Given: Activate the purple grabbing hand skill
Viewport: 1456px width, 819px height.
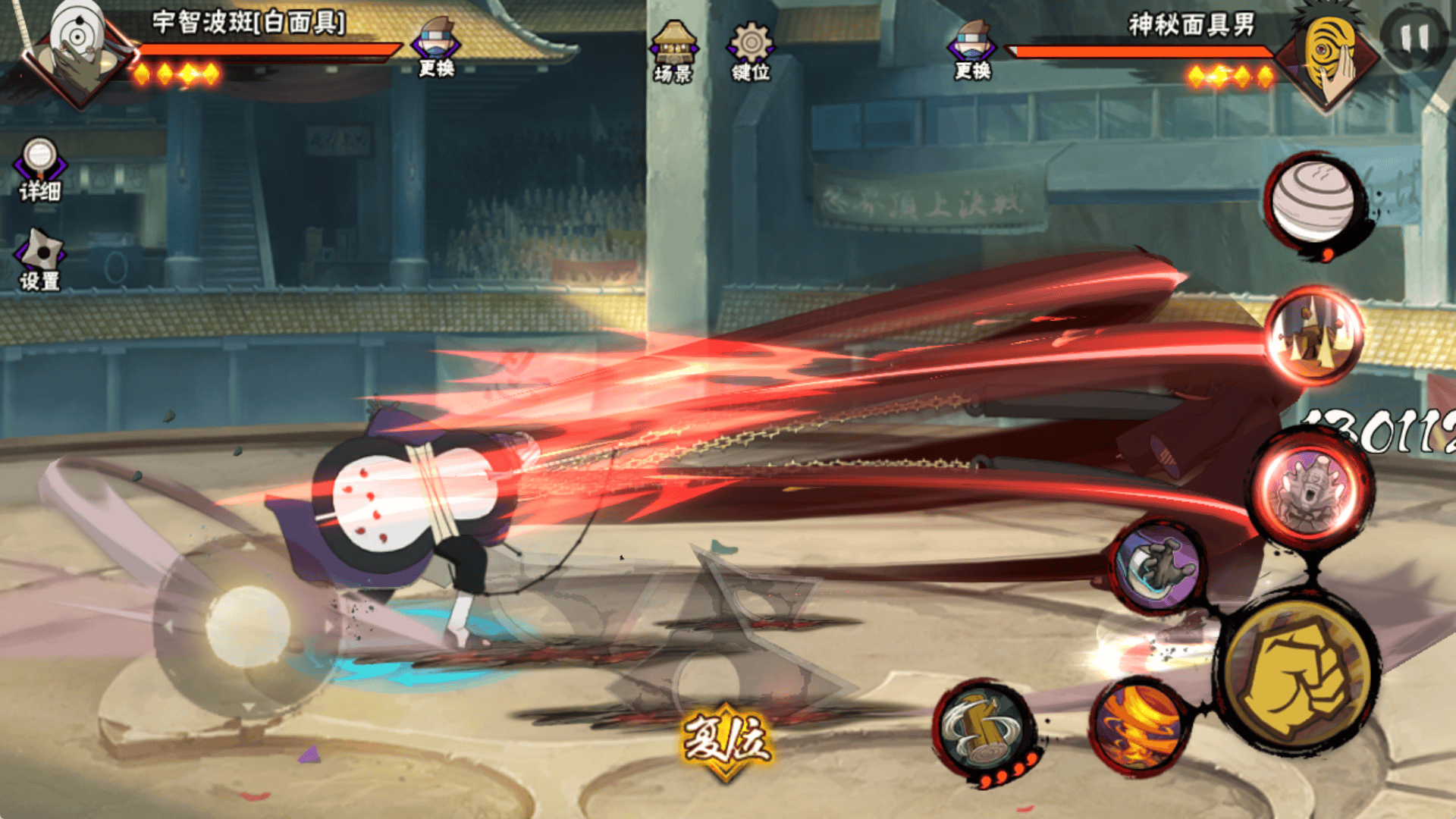Looking at the screenshot, I should click(x=1158, y=566).
